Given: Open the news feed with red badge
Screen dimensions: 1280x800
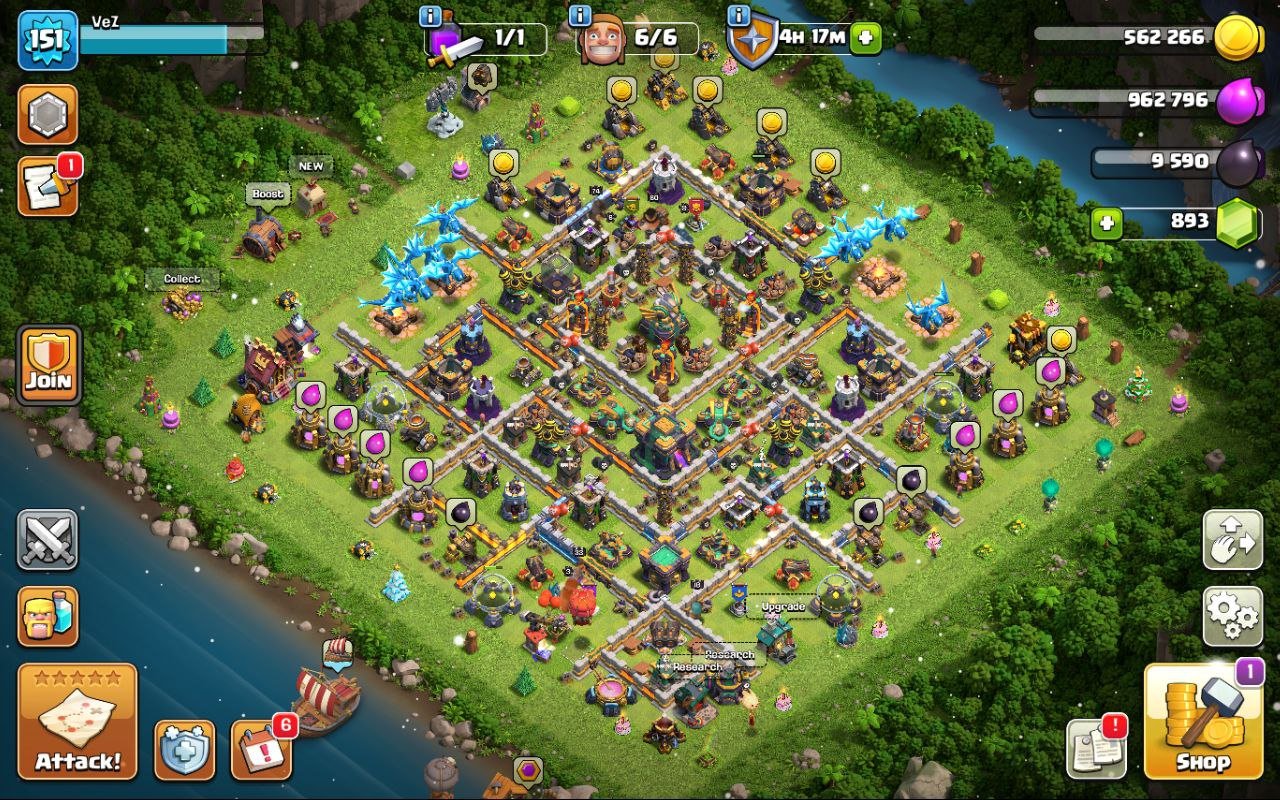Looking at the screenshot, I should tap(48, 186).
